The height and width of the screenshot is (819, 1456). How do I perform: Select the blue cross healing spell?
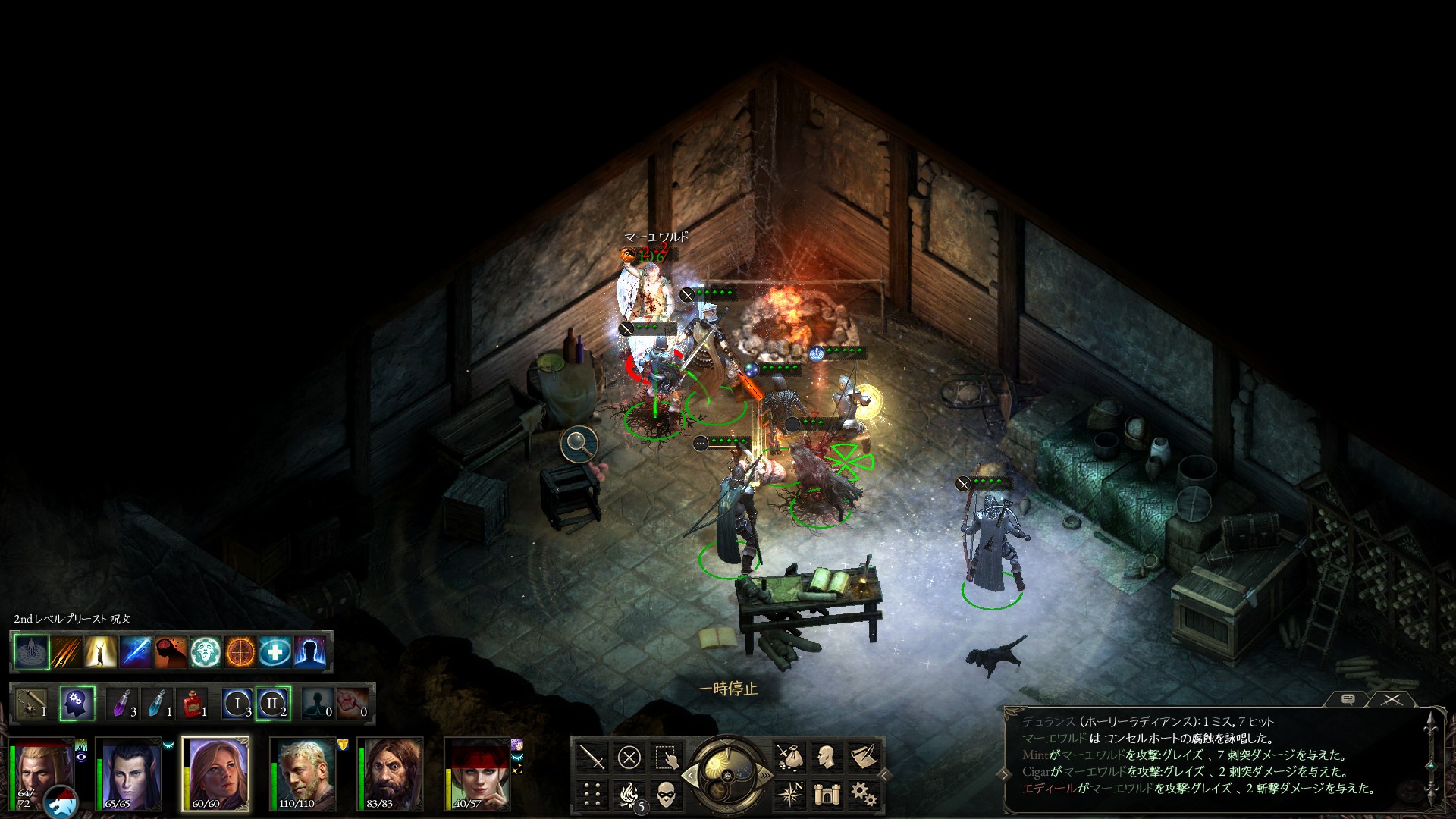click(275, 651)
